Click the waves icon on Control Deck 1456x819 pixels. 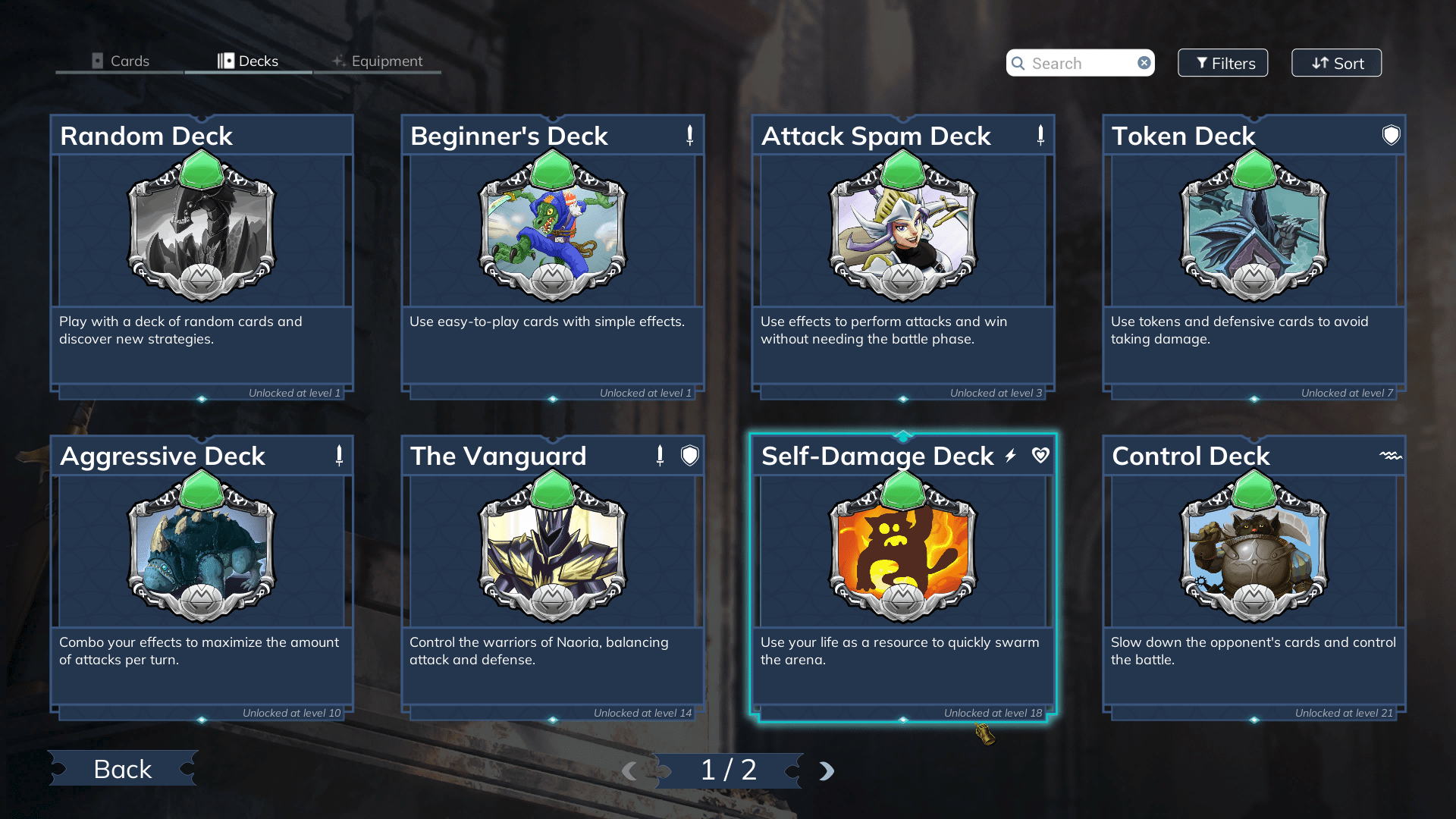coord(1390,456)
